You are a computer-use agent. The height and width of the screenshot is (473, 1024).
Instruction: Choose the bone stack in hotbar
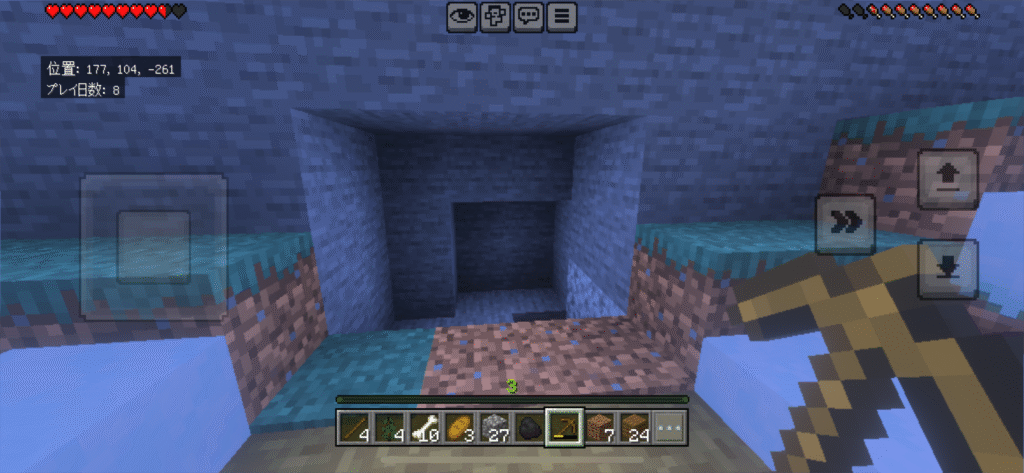424,427
